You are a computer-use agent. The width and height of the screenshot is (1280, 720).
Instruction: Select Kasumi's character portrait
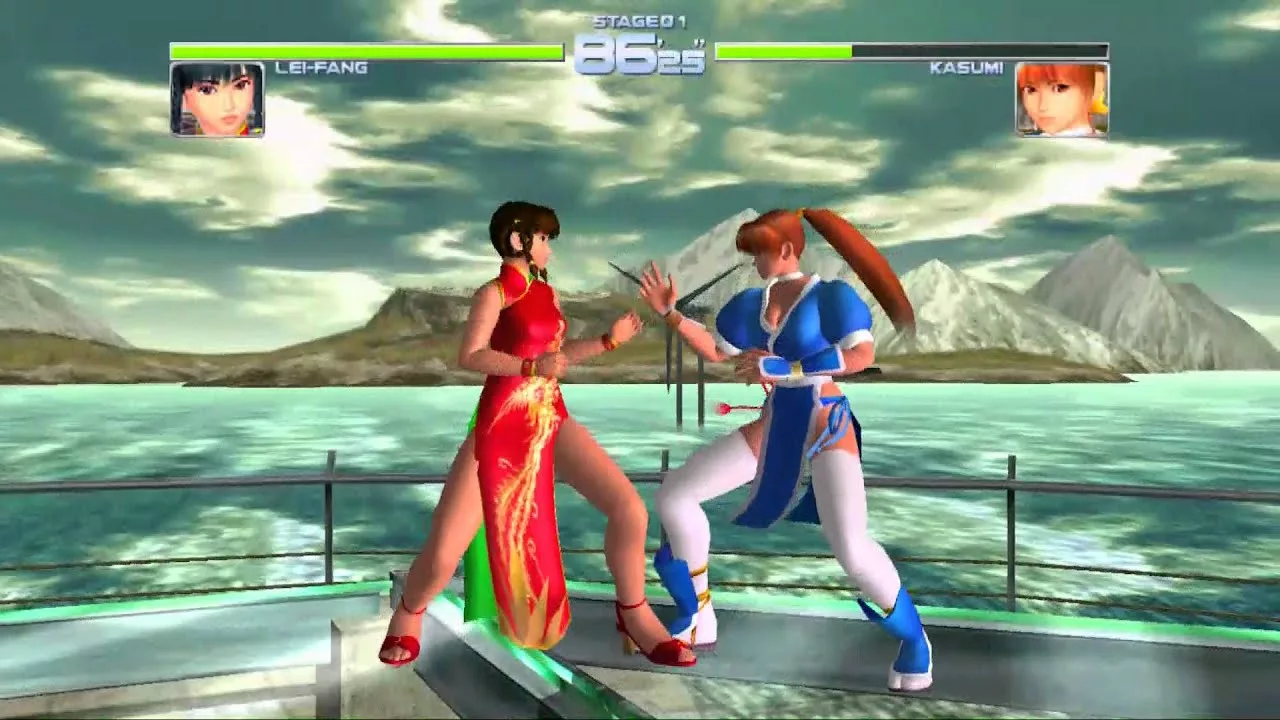(1062, 99)
